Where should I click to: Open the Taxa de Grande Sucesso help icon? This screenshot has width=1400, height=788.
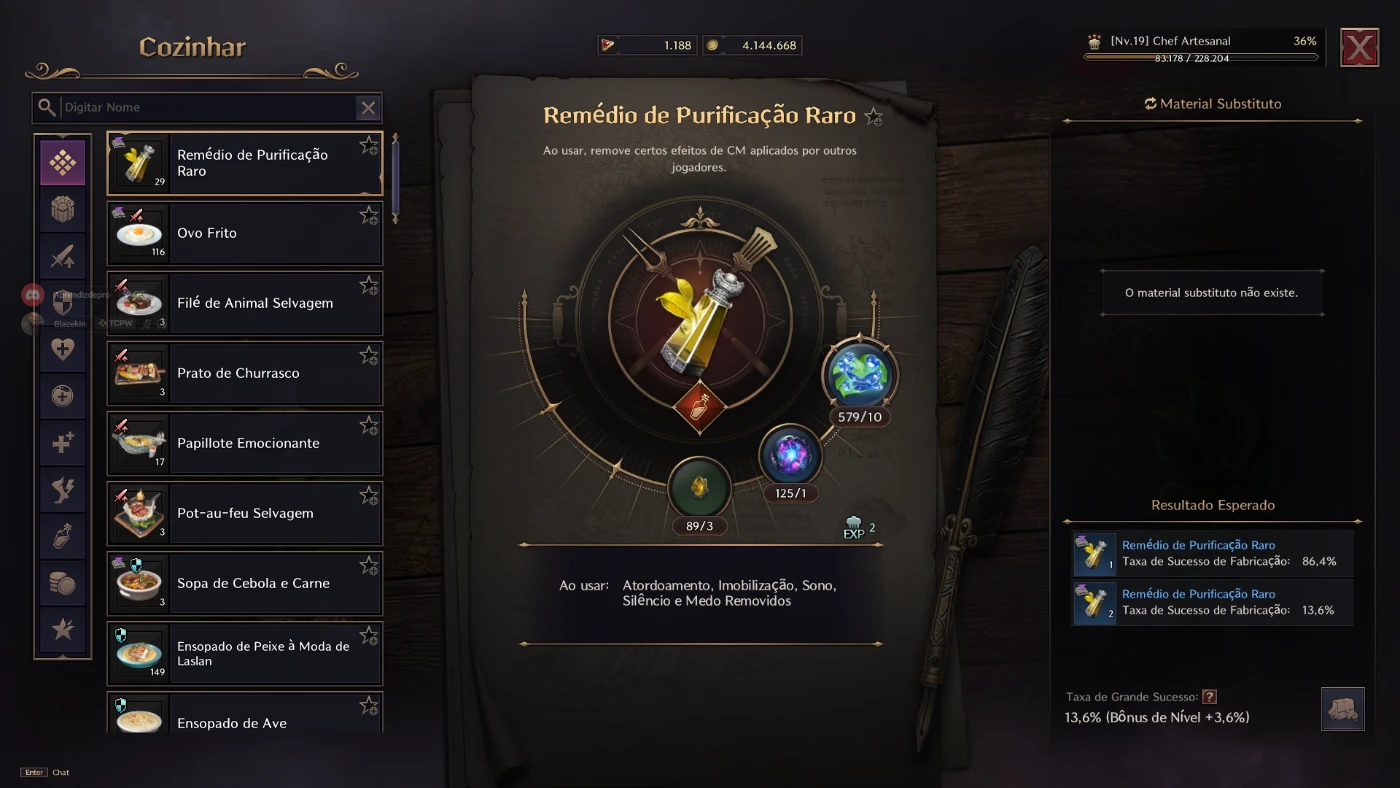[x=1209, y=697]
